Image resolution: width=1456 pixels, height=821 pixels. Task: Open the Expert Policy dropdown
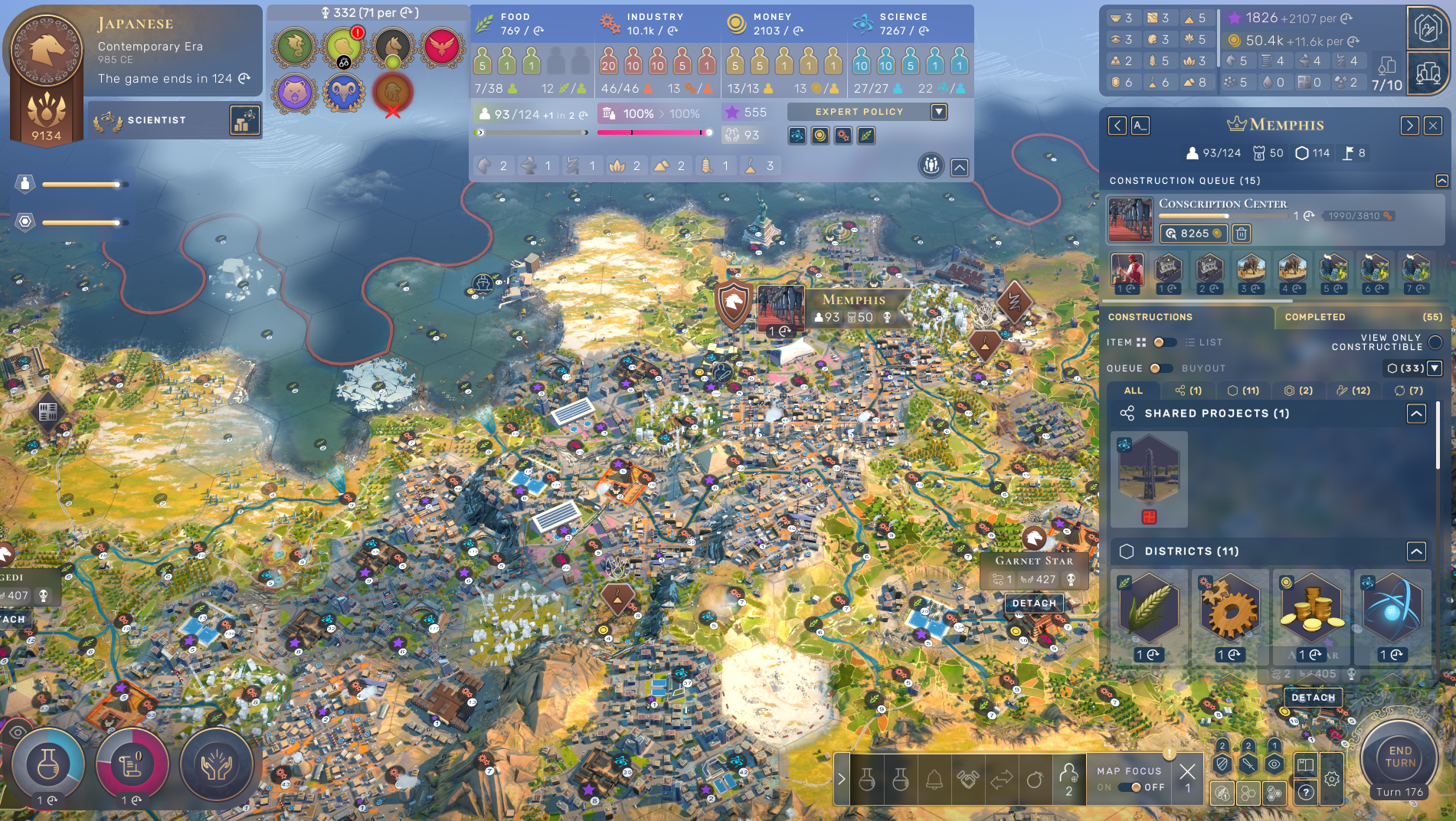[x=939, y=112]
